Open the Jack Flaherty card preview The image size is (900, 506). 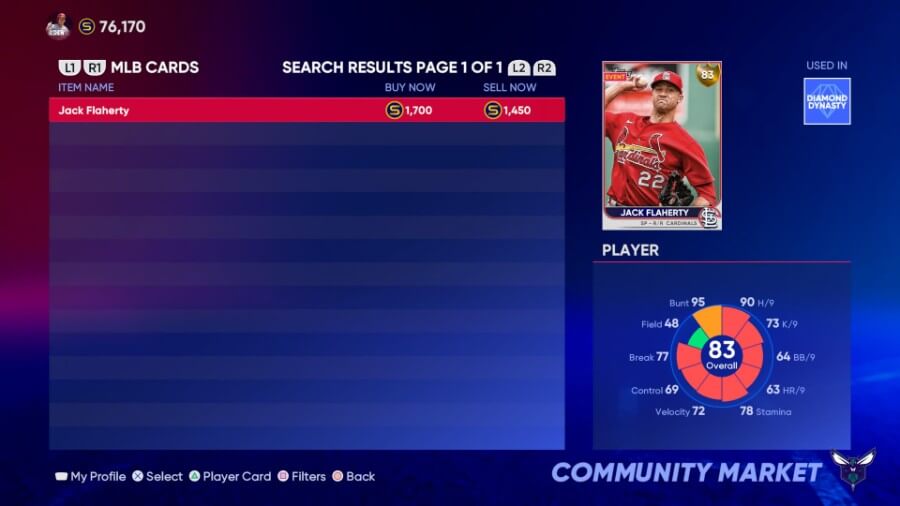coord(661,146)
